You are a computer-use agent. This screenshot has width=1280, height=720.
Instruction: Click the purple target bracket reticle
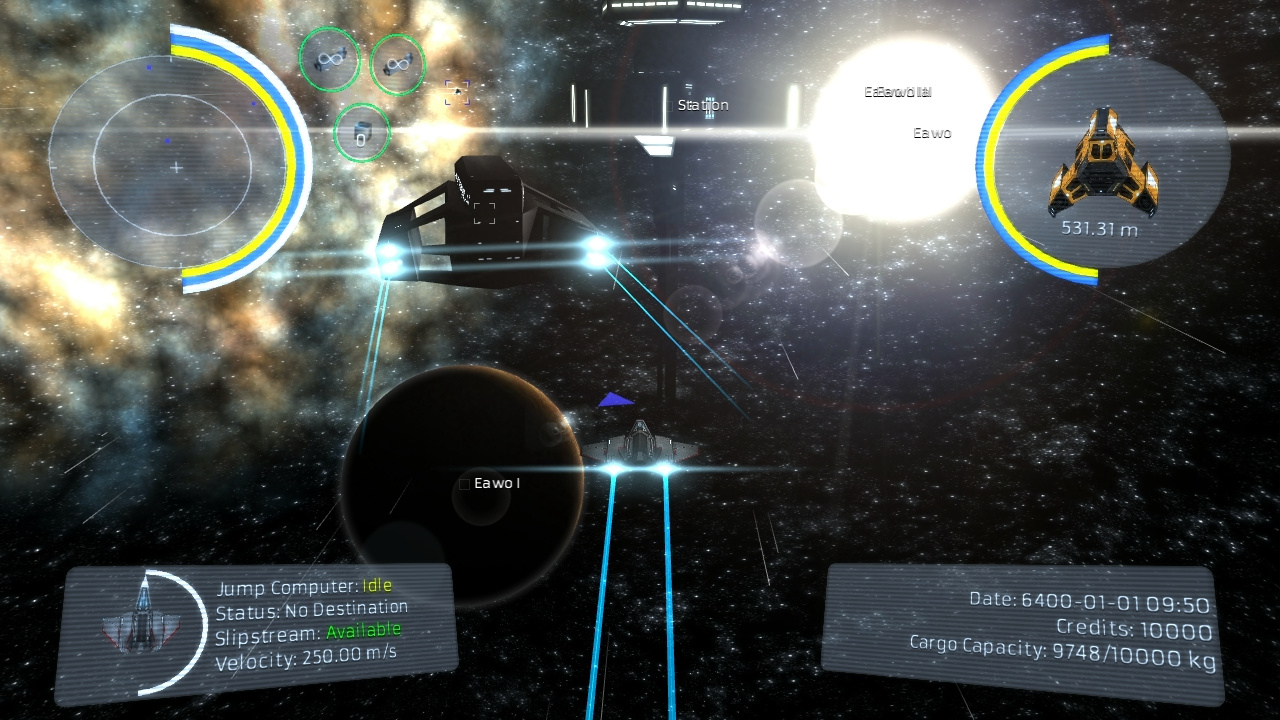point(456,92)
